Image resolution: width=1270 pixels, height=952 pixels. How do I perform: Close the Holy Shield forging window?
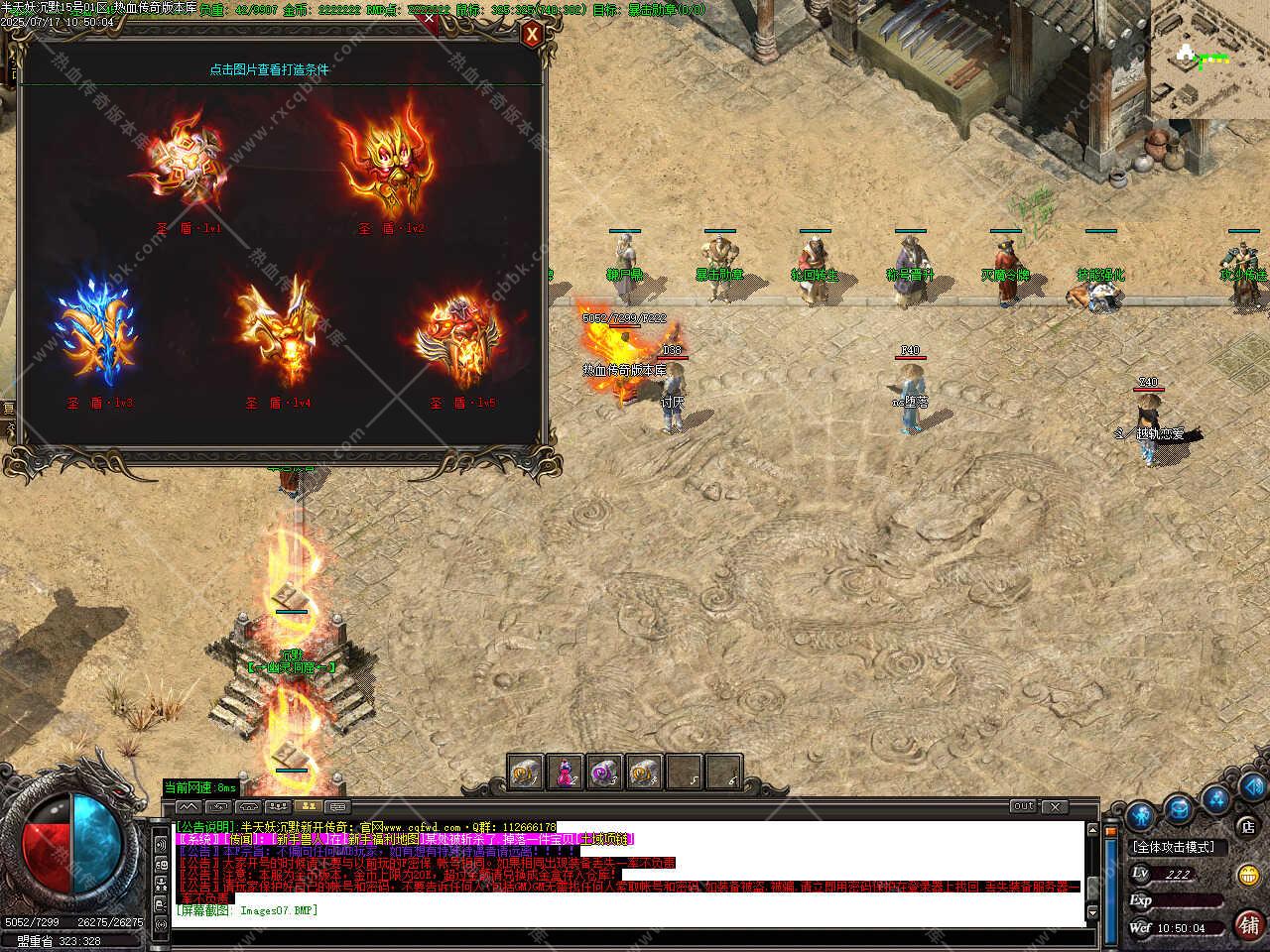pyautogui.click(x=533, y=36)
